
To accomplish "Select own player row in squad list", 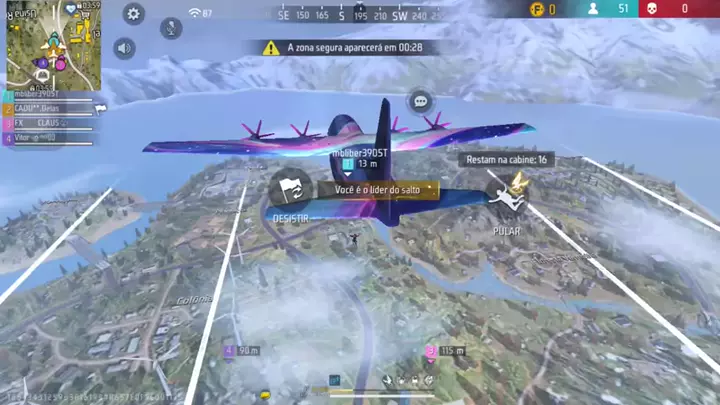I will [45, 95].
